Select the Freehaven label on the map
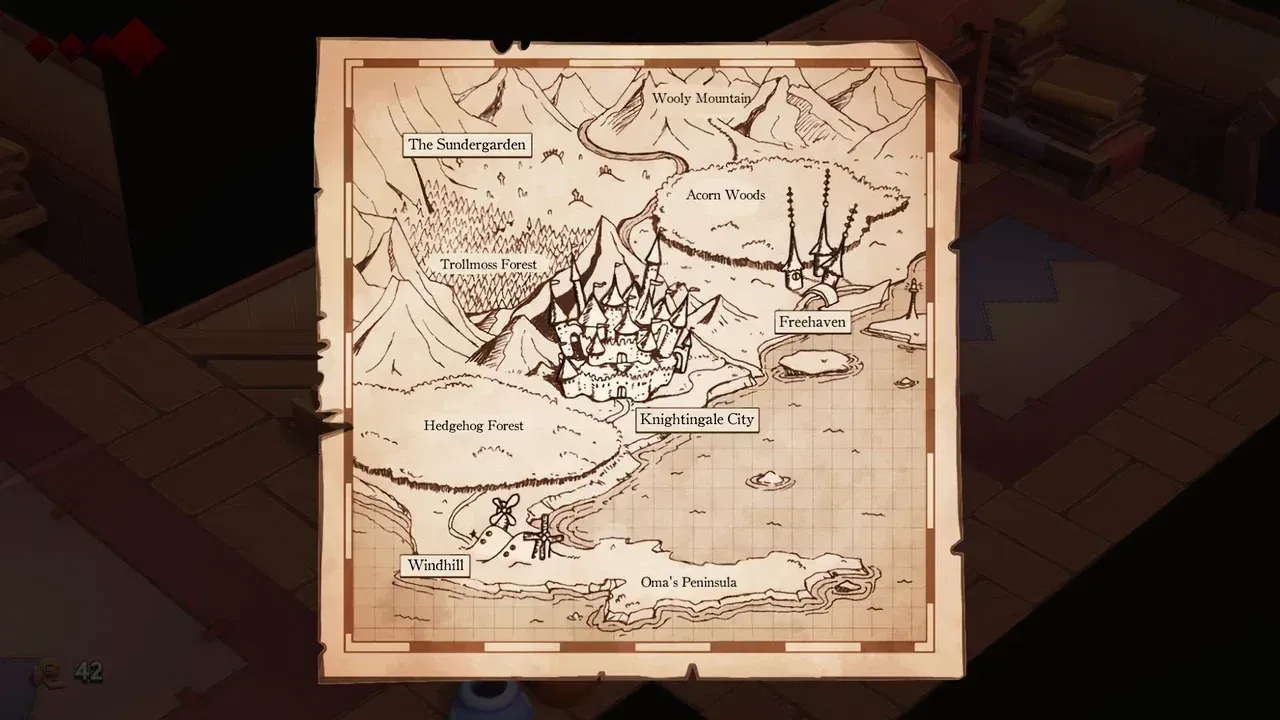Screen dimensions: 1280x720 813,322
